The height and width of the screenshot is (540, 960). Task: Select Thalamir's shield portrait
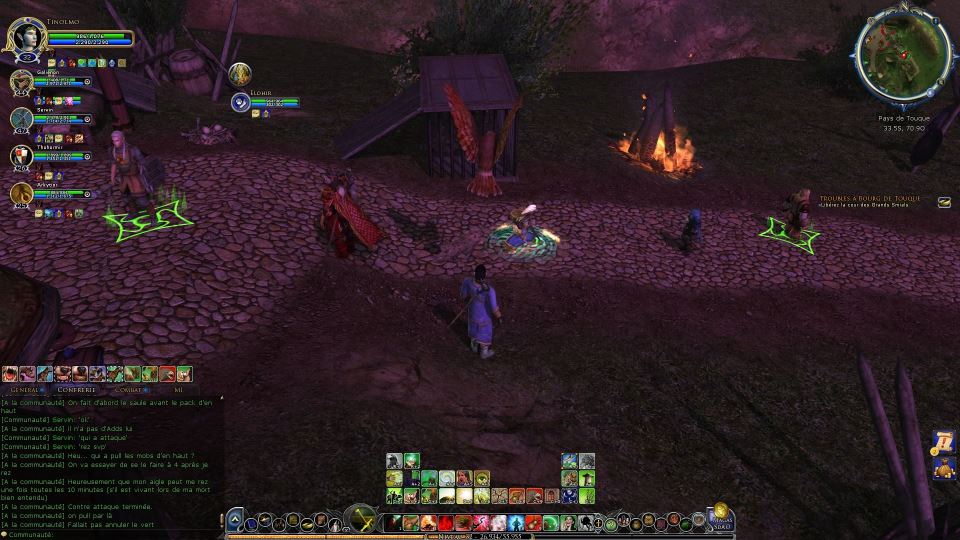click(x=22, y=156)
